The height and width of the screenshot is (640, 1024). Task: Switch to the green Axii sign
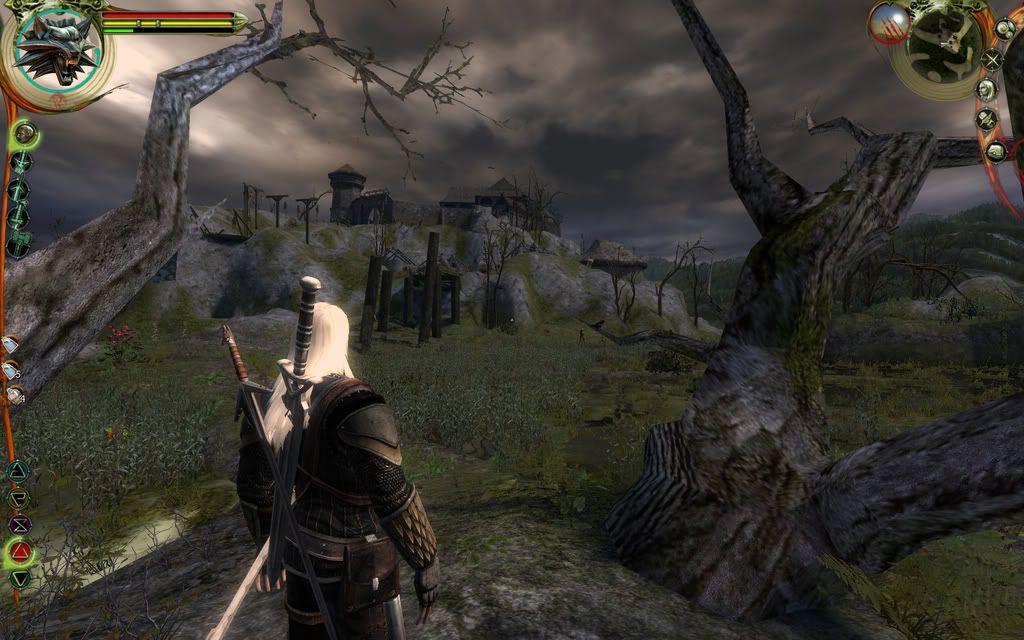coord(20,577)
